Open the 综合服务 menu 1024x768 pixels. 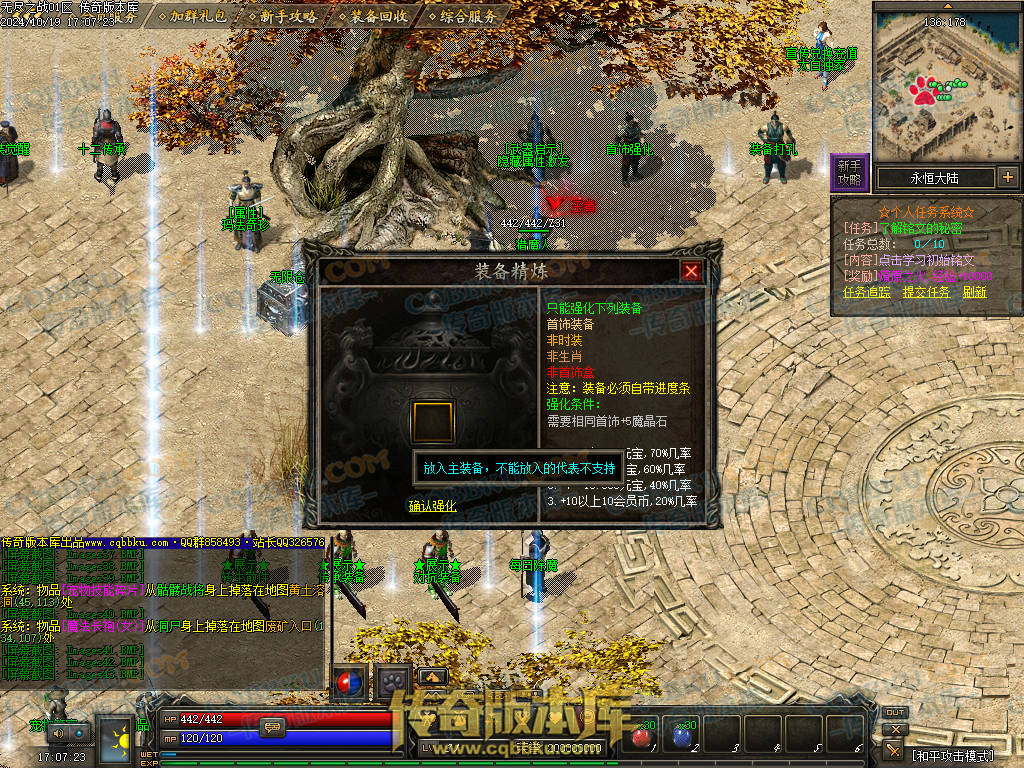[x=460, y=16]
